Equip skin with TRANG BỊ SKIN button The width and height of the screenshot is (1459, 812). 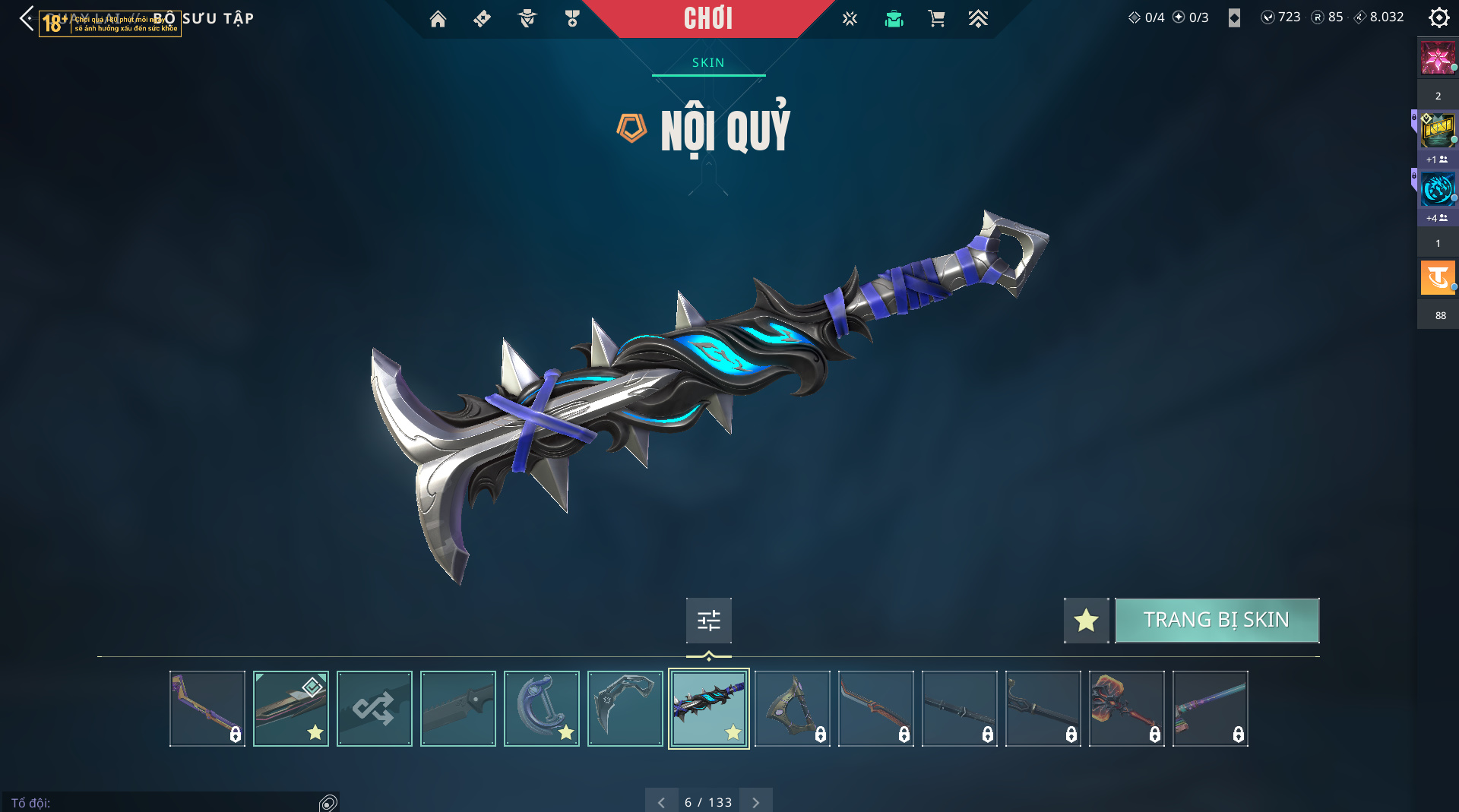(1216, 620)
